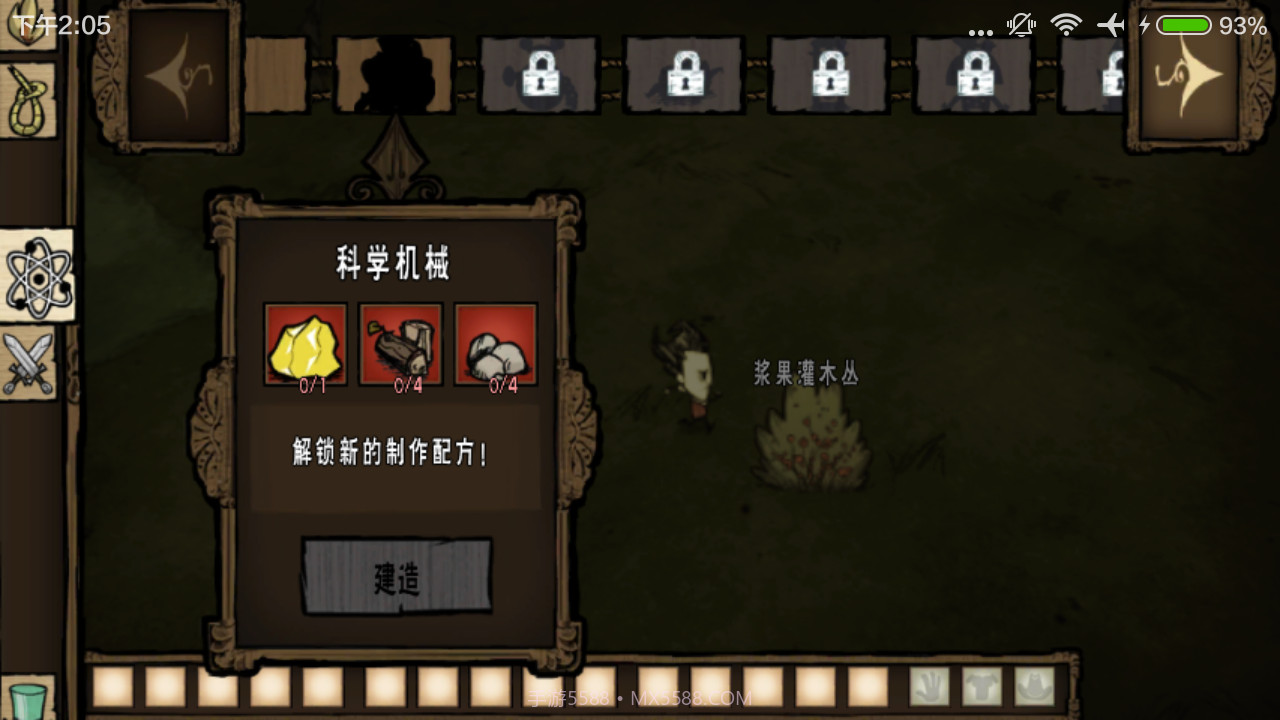Image resolution: width=1280 pixels, height=720 pixels.
Task: Select the Science Machine silhouette at top
Action: pos(393,75)
